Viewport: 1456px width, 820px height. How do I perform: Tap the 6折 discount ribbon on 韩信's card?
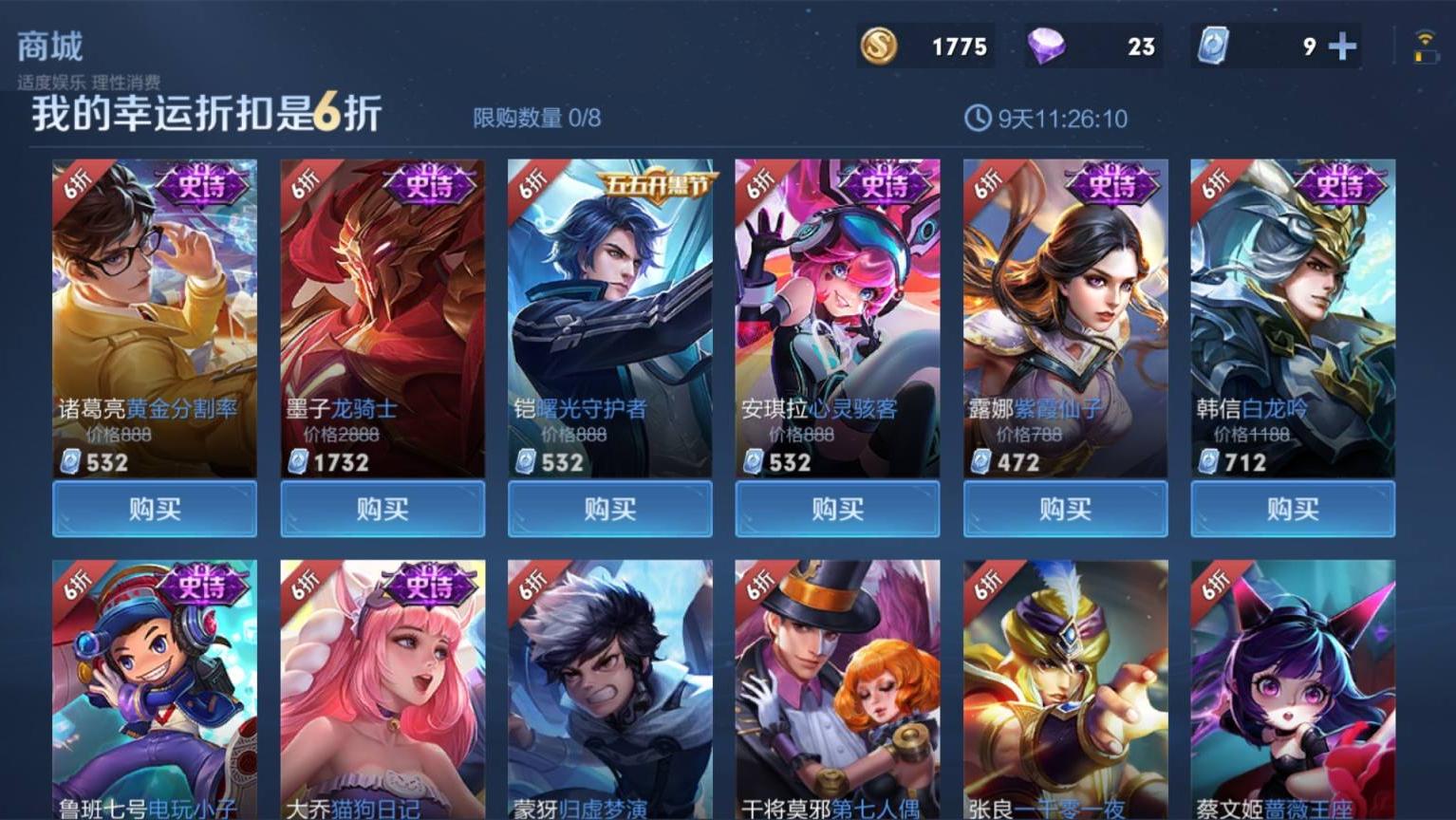(x=1213, y=186)
